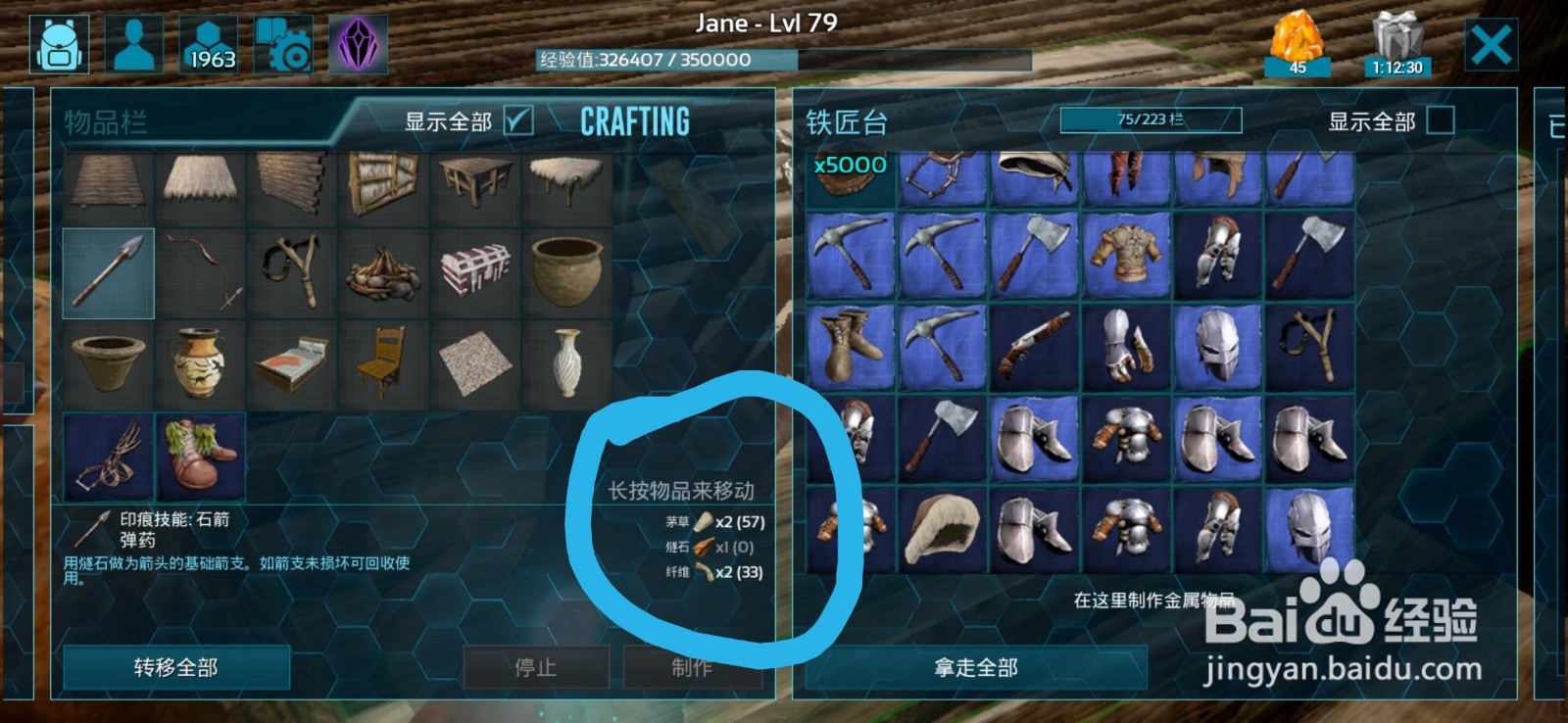
Task: Click the 拿走全部 take all button
Action: [975, 669]
